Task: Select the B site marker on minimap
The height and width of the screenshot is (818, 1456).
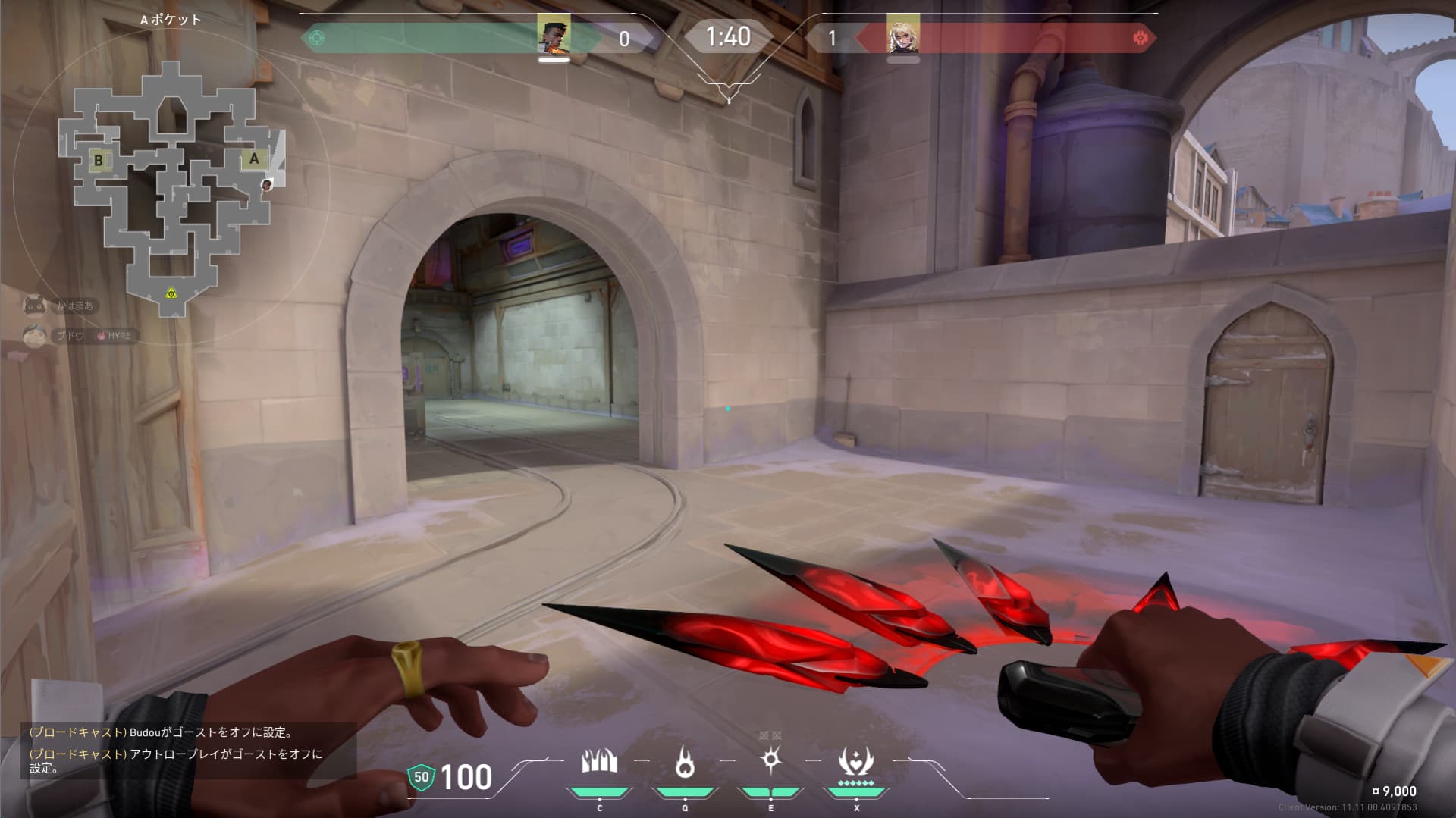Action: (98, 160)
